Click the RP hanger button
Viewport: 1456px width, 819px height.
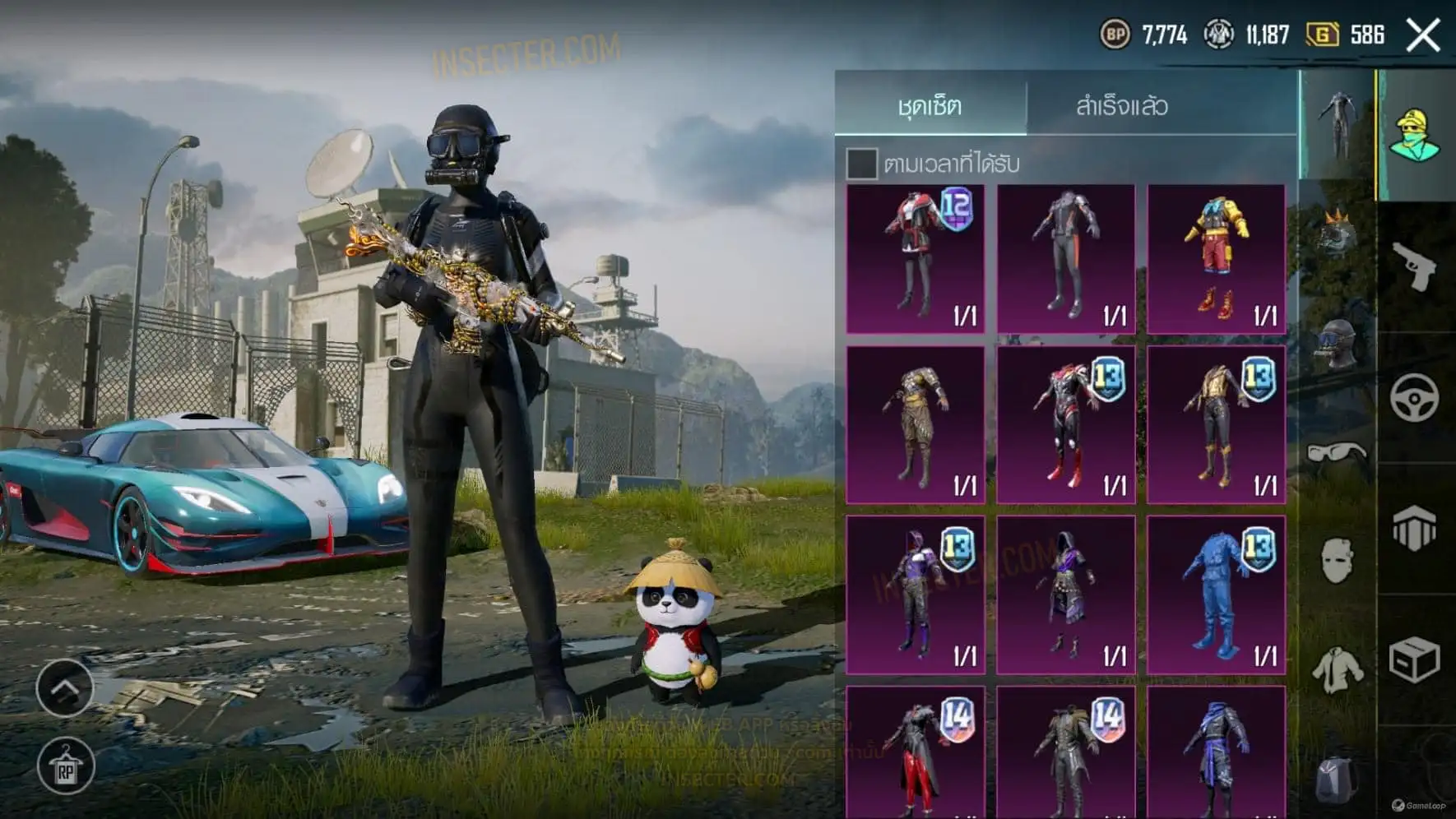point(65,768)
